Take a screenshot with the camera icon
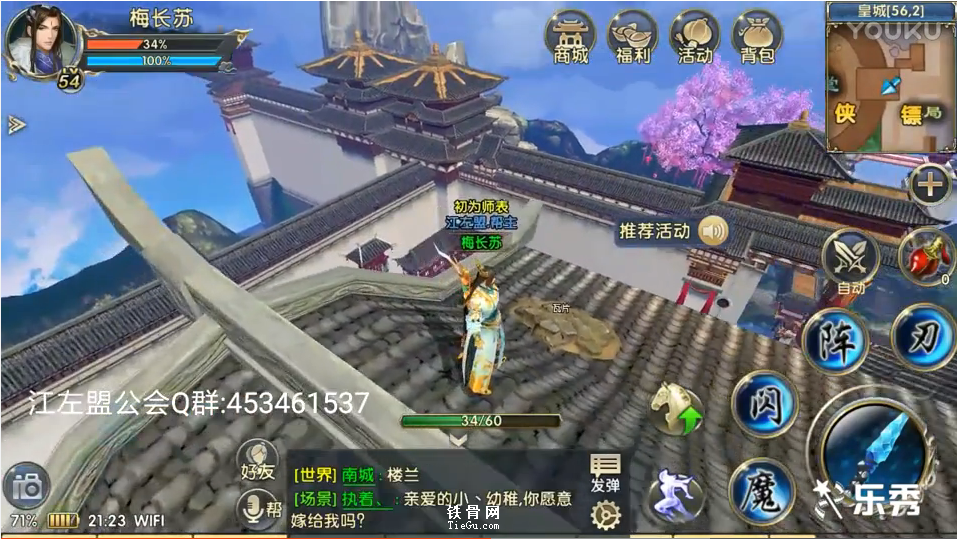This screenshot has height=539, width=957. pos(27,487)
